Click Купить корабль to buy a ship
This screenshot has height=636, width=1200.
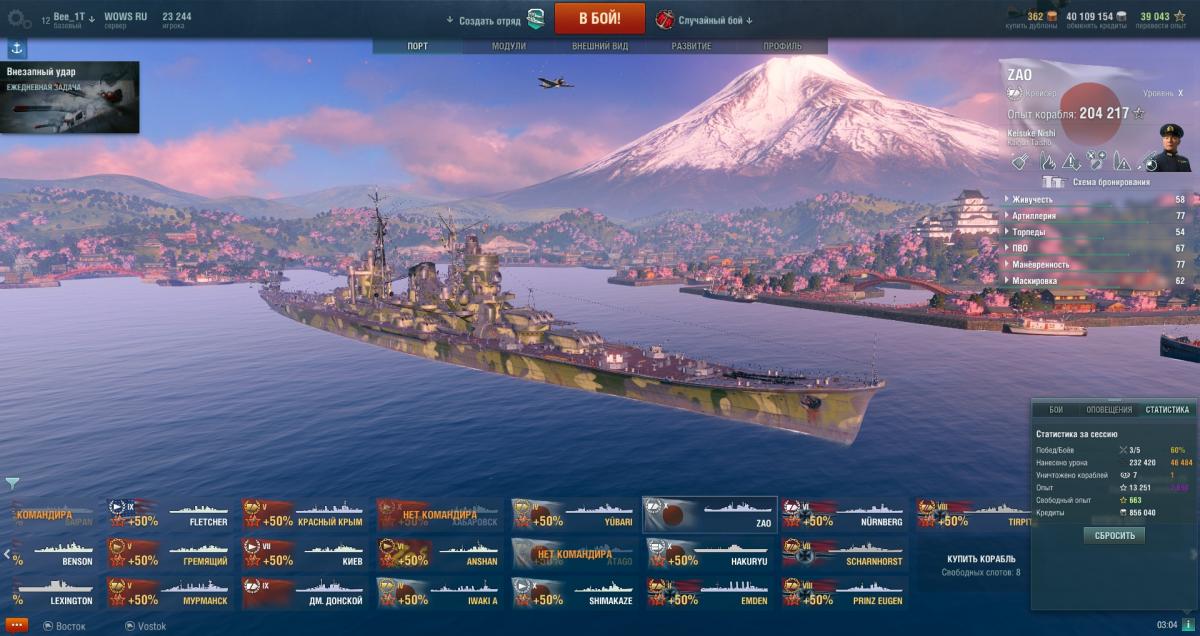click(980, 558)
